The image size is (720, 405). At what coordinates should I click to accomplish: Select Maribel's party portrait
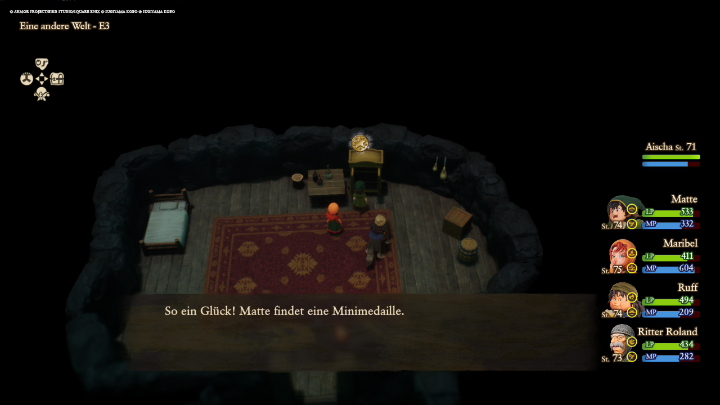tap(620, 257)
